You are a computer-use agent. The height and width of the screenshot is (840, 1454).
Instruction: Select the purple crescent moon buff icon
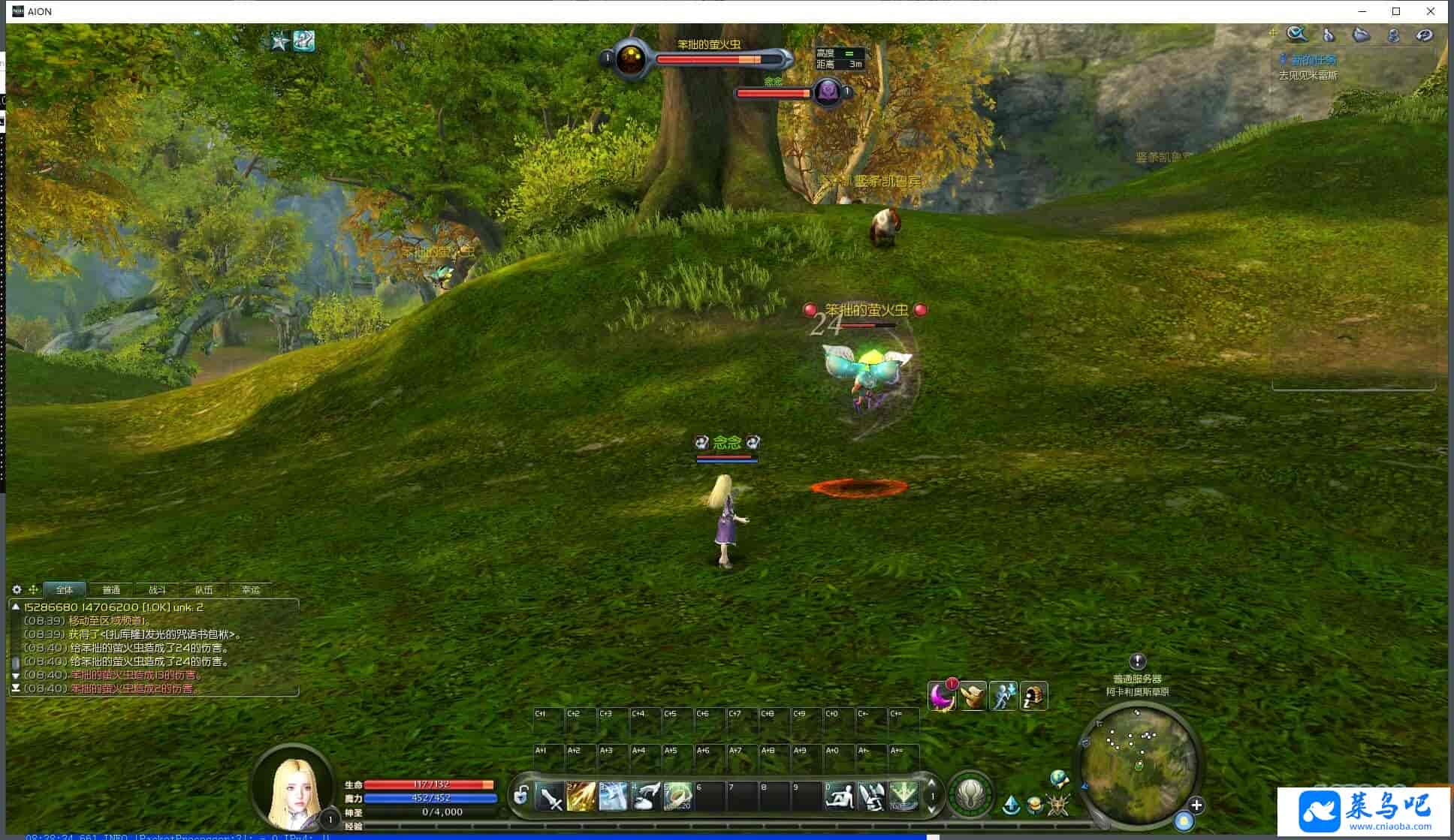point(942,697)
